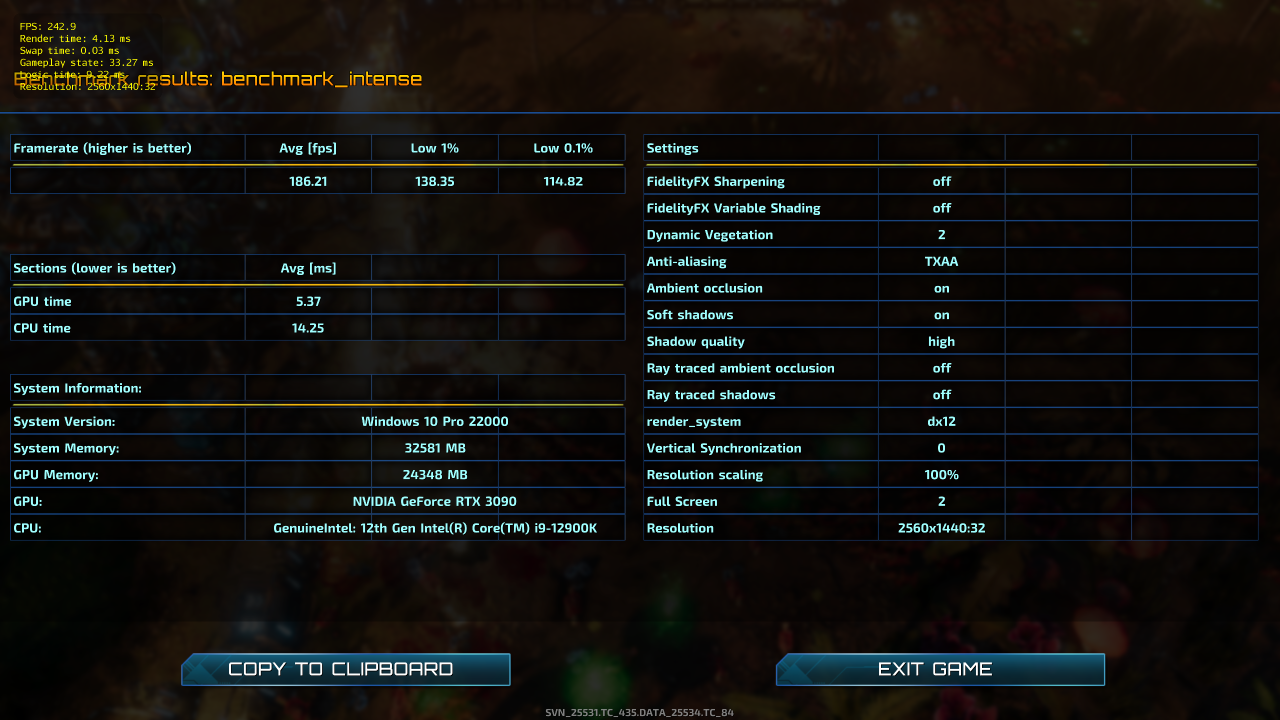The height and width of the screenshot is (720, 1280).
Task: Click the render_system dx12 value
Action: (x=941, y=421)
